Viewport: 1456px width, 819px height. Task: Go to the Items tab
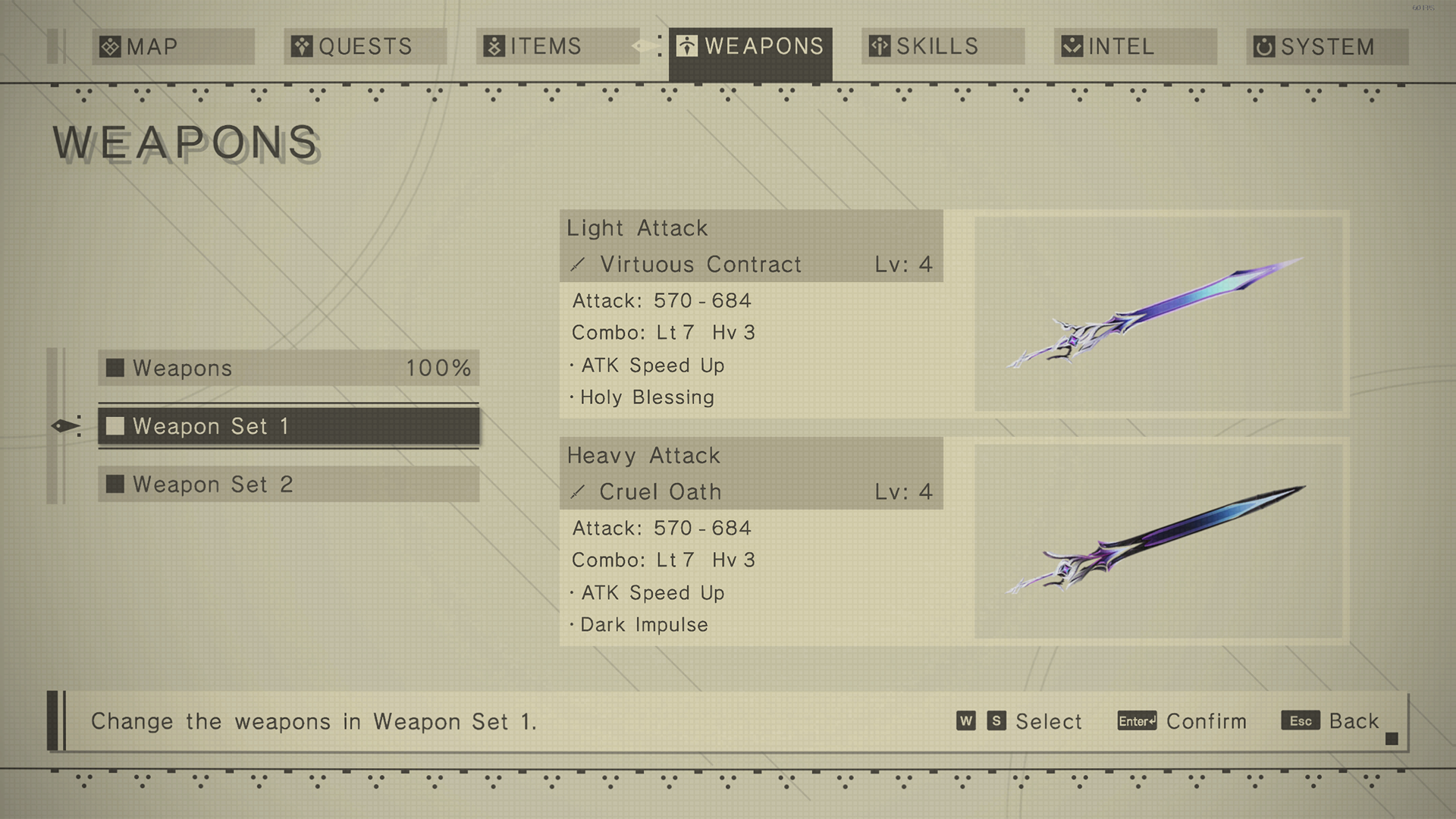[557, 47]
